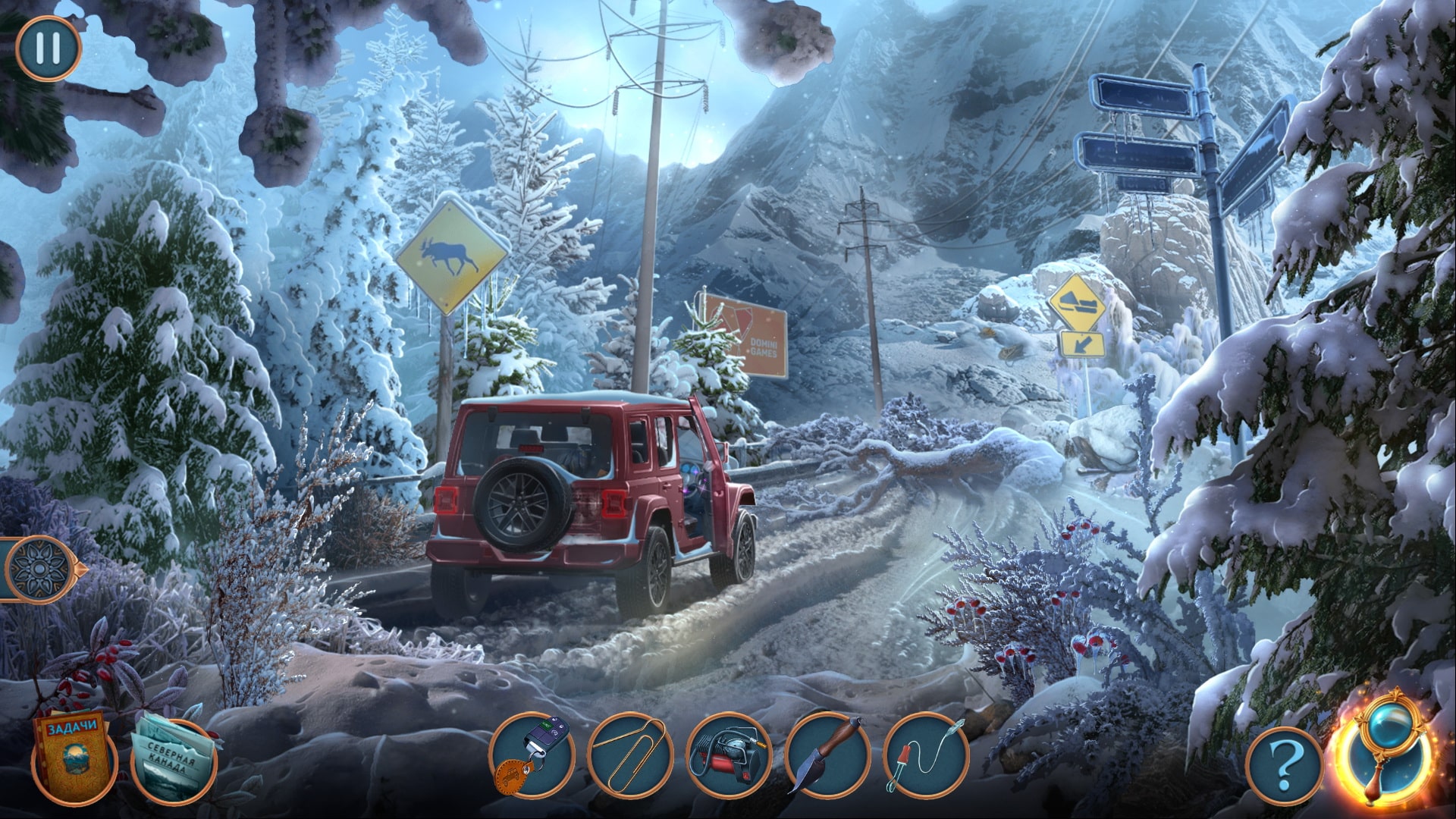The image size is (1456, 819).
Task: Pick the paper clip inventory item
Action: (629, 756)
